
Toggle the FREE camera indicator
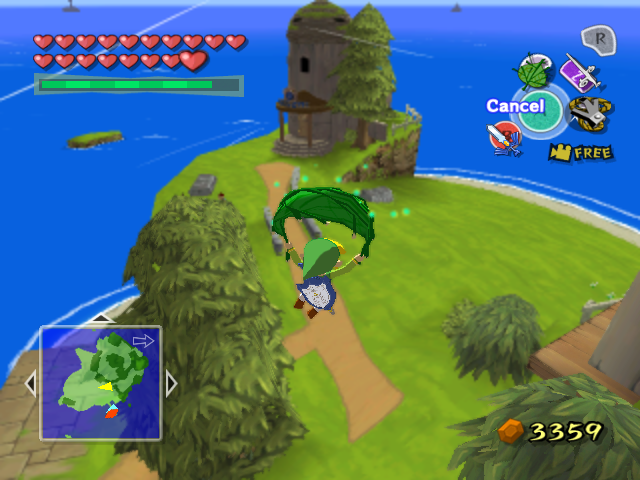pyautogui.click(x=580, y=153)
